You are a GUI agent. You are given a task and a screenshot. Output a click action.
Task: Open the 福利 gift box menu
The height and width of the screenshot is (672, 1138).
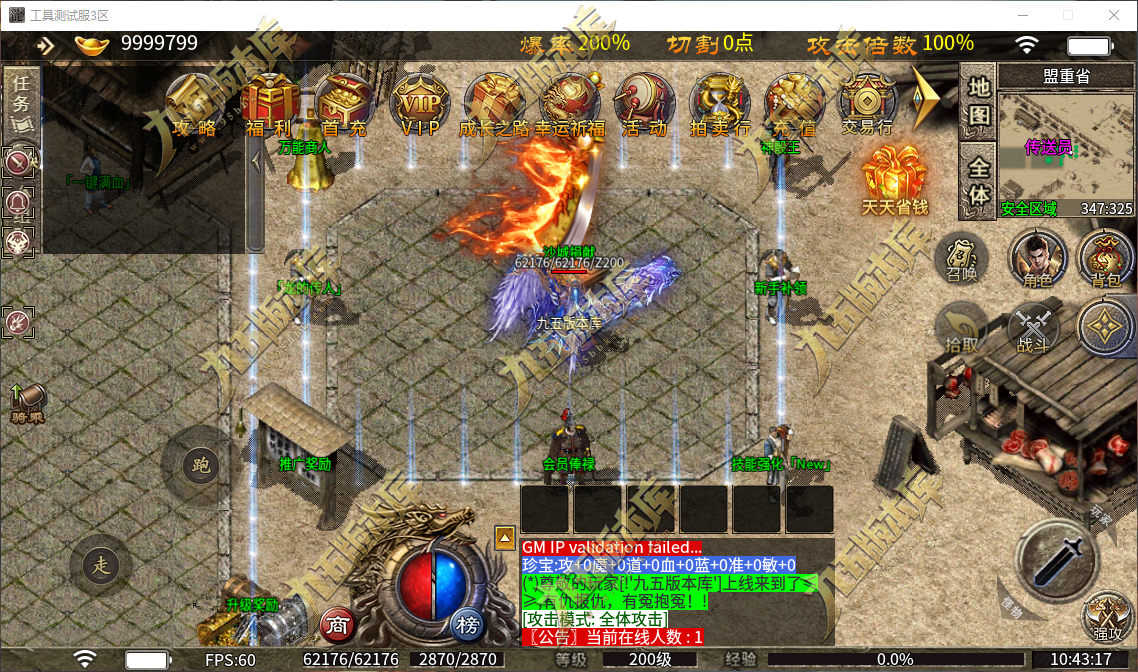pyautogui.click(x=267, y=105)
